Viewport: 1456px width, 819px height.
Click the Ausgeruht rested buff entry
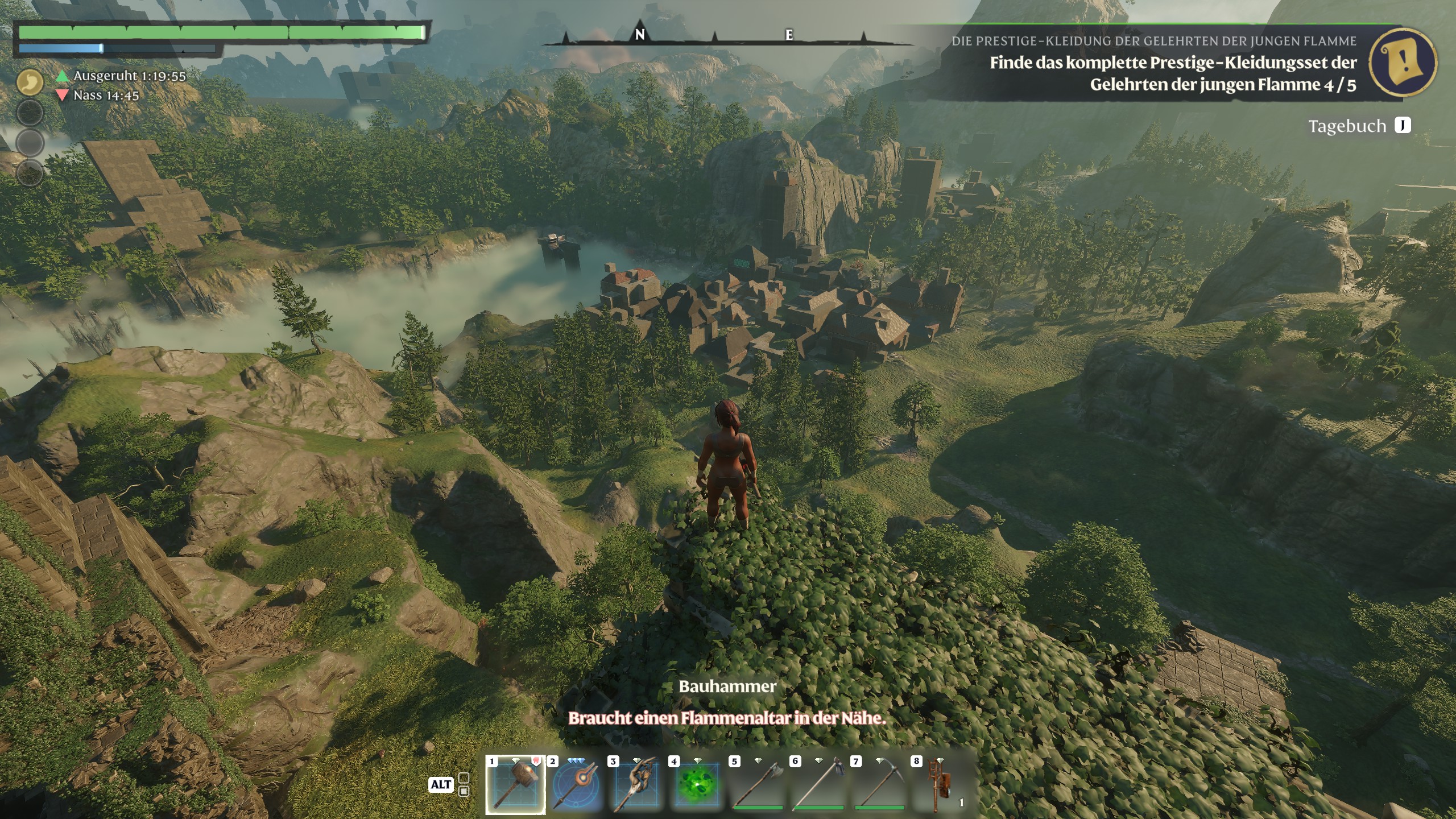tap(122, 76)
